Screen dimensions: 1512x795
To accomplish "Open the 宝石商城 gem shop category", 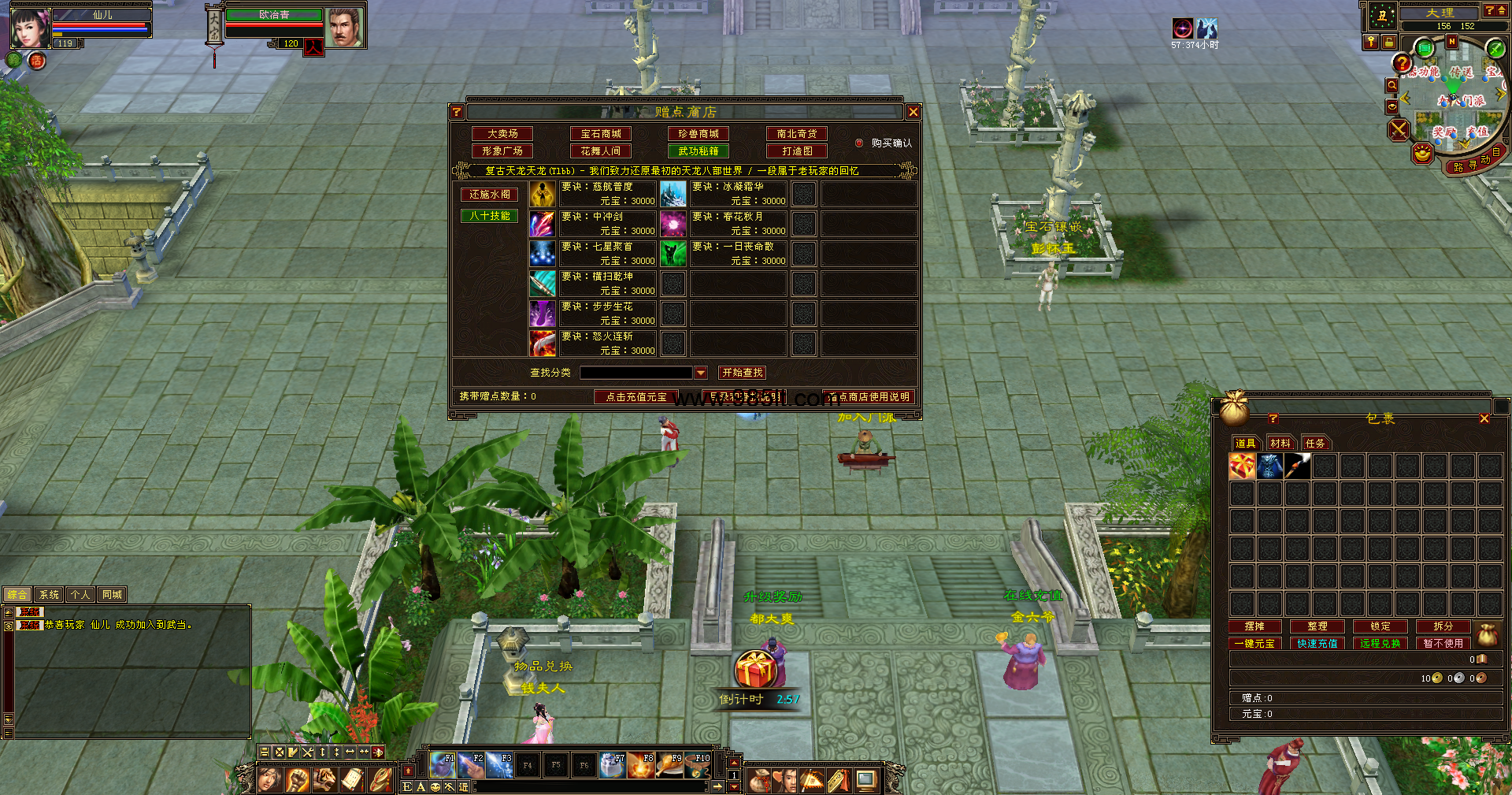I will 601,134.
